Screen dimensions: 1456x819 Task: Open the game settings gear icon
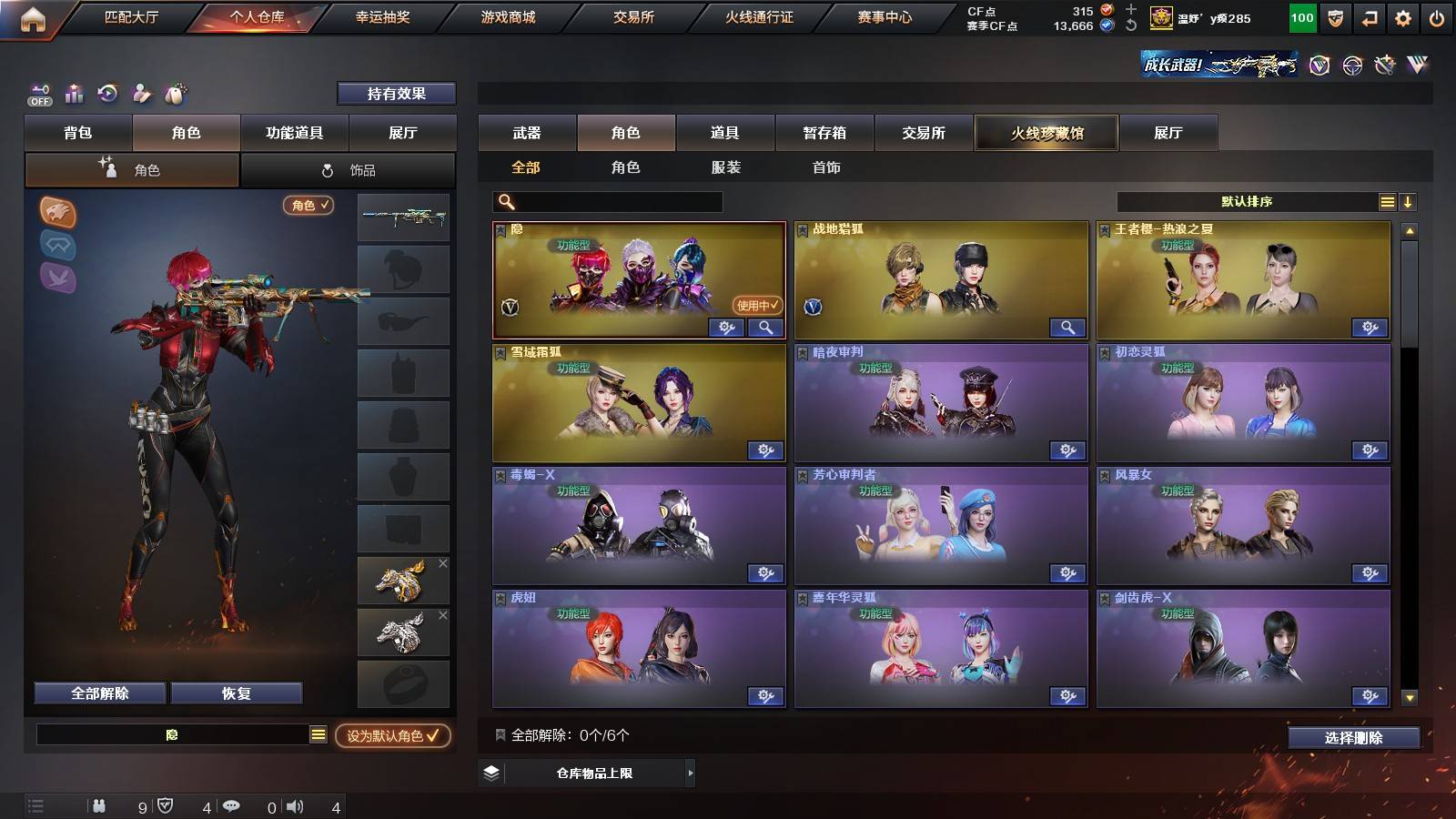pos(1402,16)
